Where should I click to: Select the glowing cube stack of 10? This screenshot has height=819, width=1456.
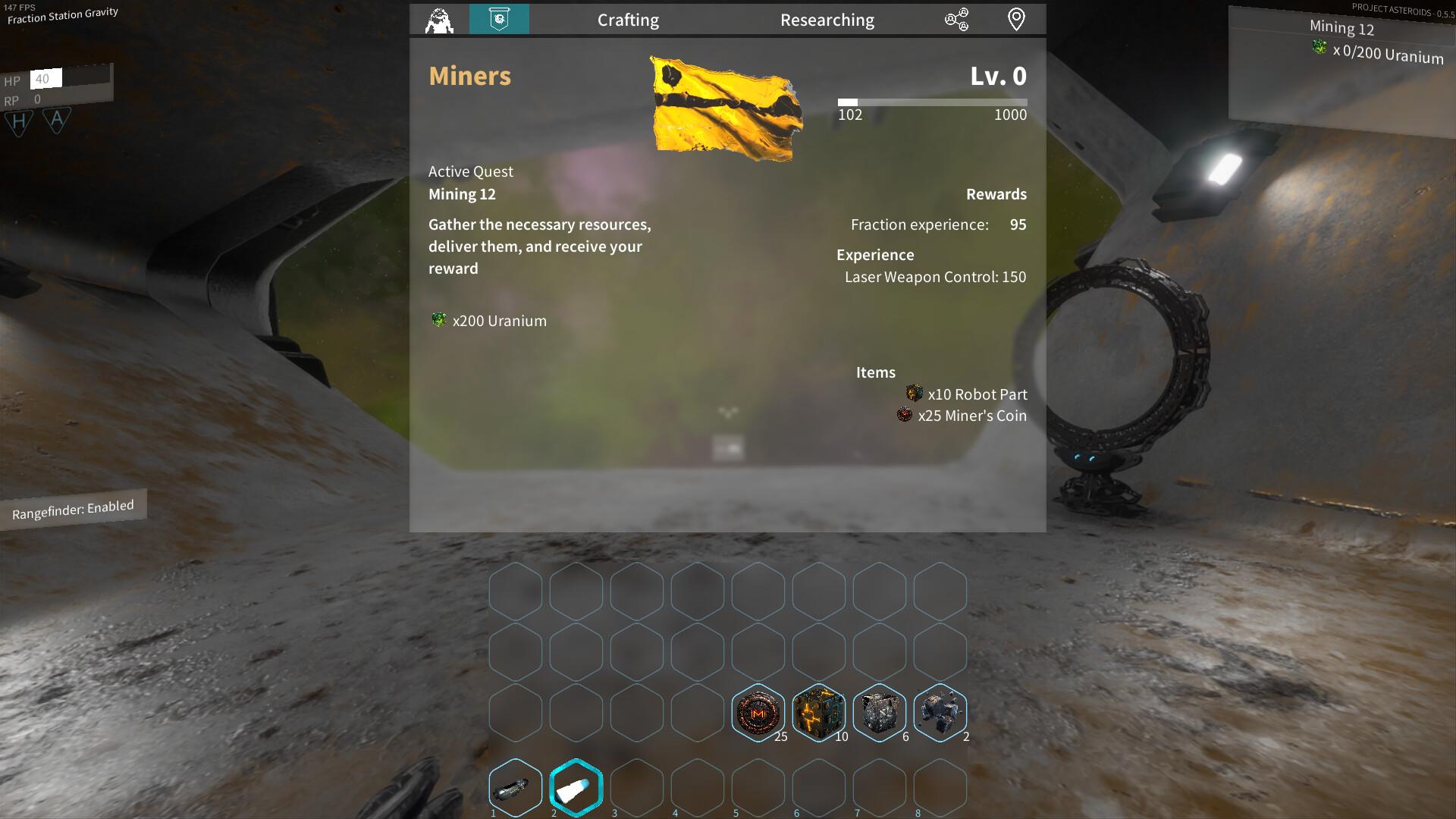pos(819,712)
